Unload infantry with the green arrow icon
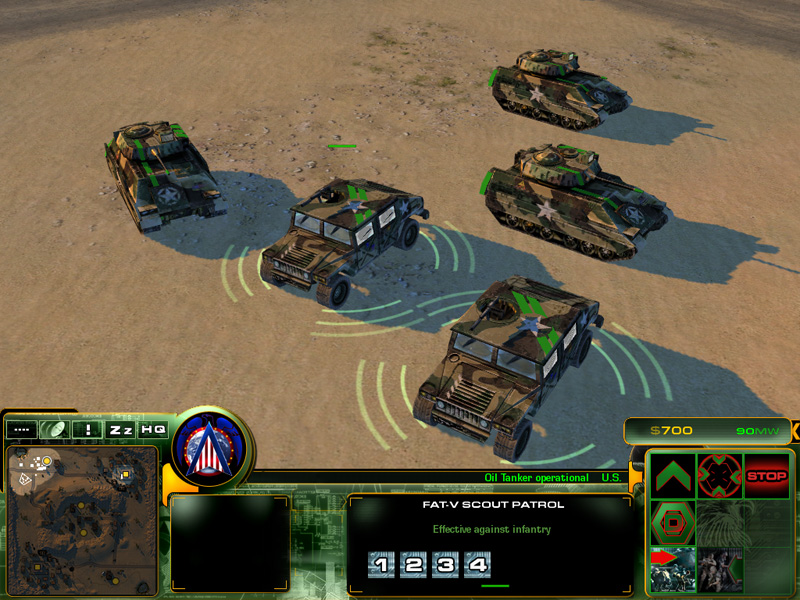The height and width of the screenshot is (600, 800). coord(719,569)
